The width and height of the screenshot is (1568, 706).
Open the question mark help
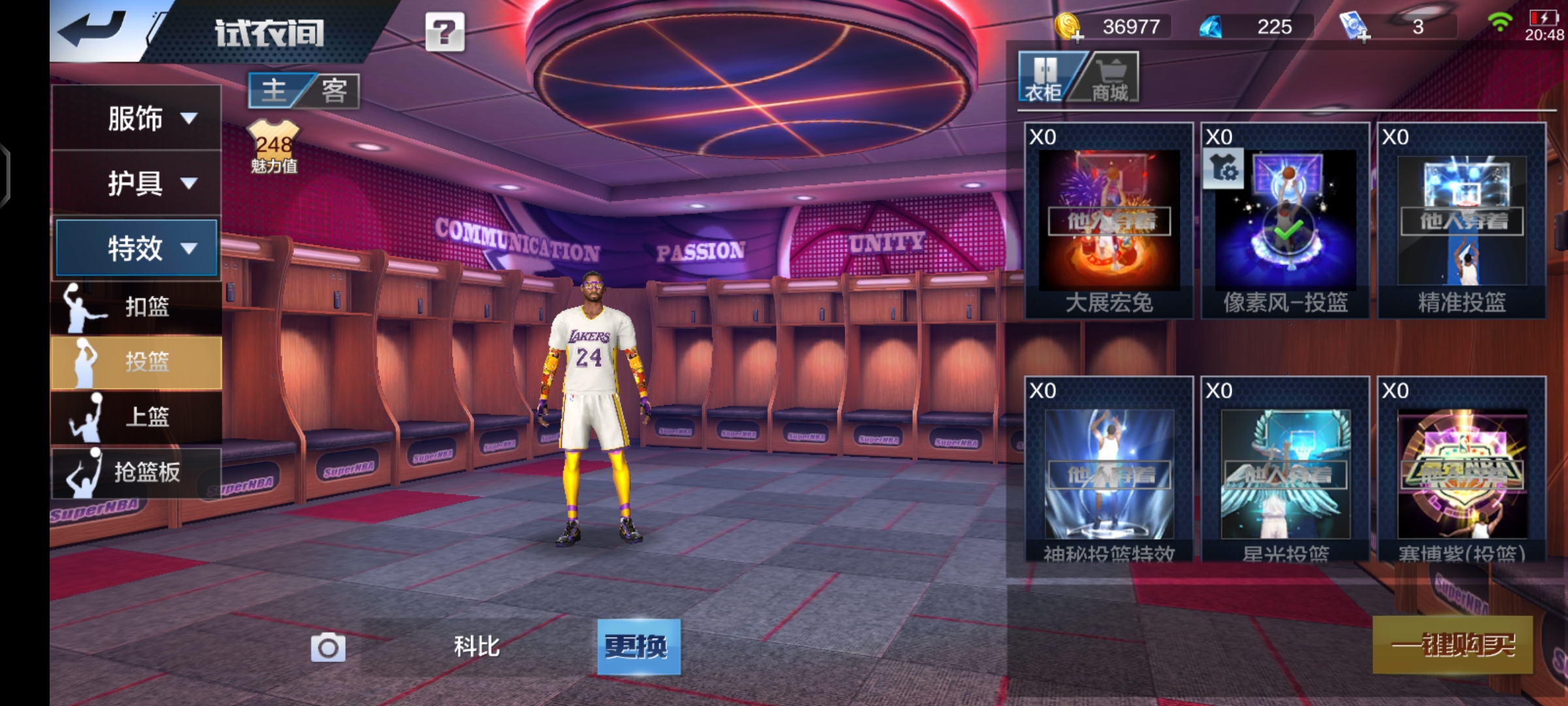coord(444,32)
